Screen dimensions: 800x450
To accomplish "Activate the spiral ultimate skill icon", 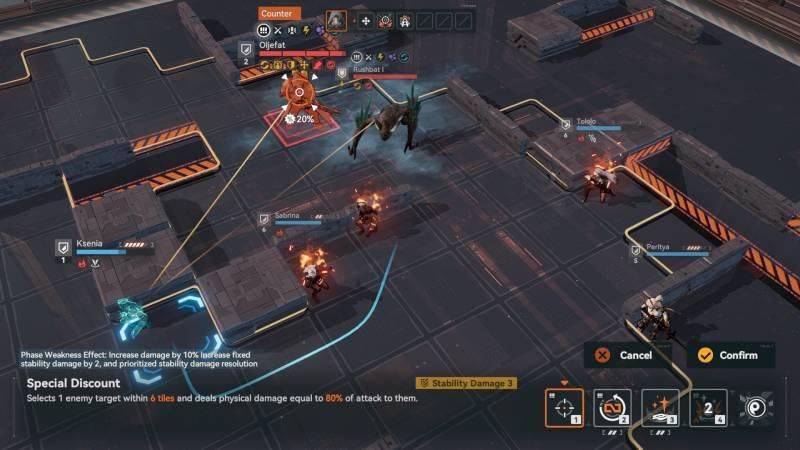I will [757, 408].
